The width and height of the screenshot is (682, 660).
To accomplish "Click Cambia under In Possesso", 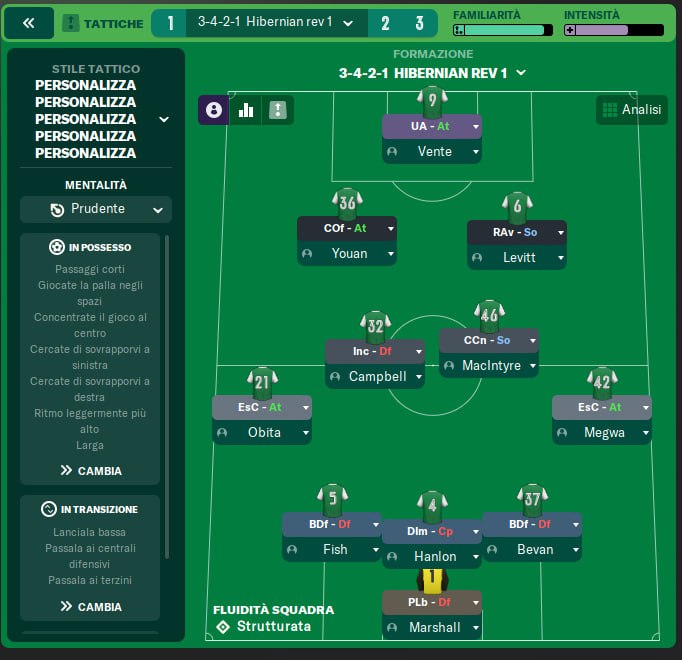I will click(x=90, y=470).
